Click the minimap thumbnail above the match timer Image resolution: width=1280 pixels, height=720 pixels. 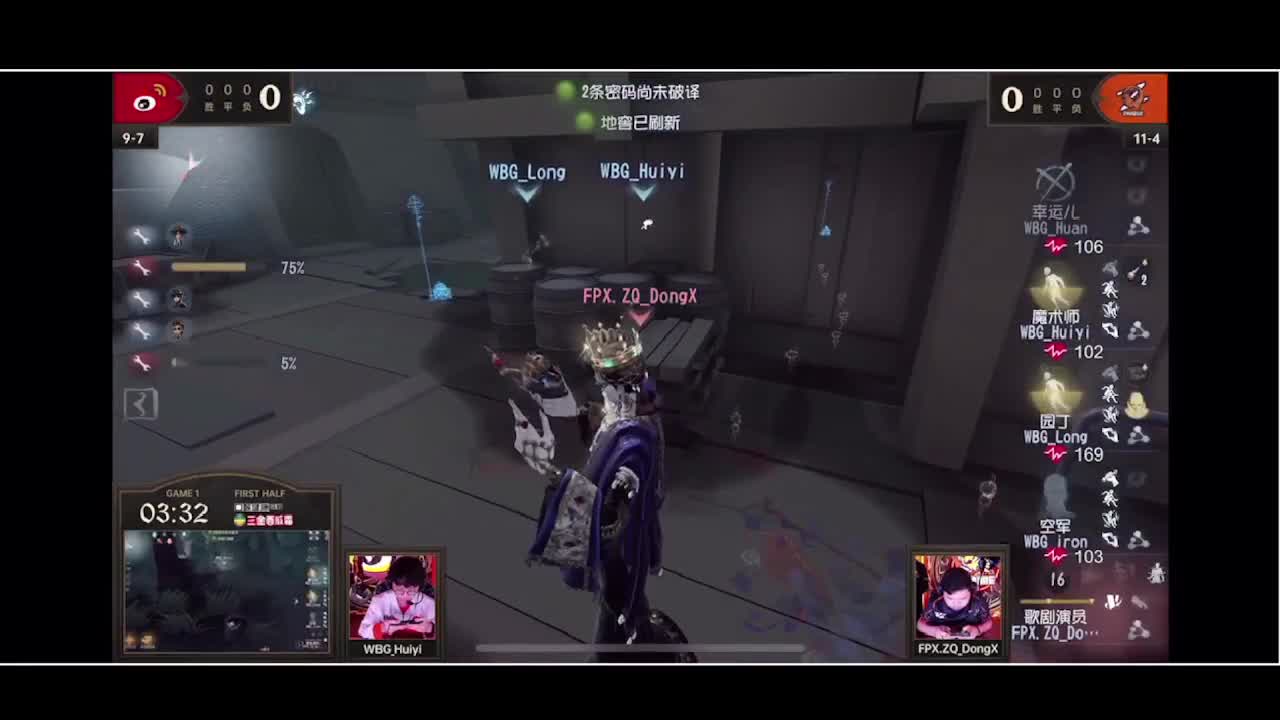click(x=227, y=592)
